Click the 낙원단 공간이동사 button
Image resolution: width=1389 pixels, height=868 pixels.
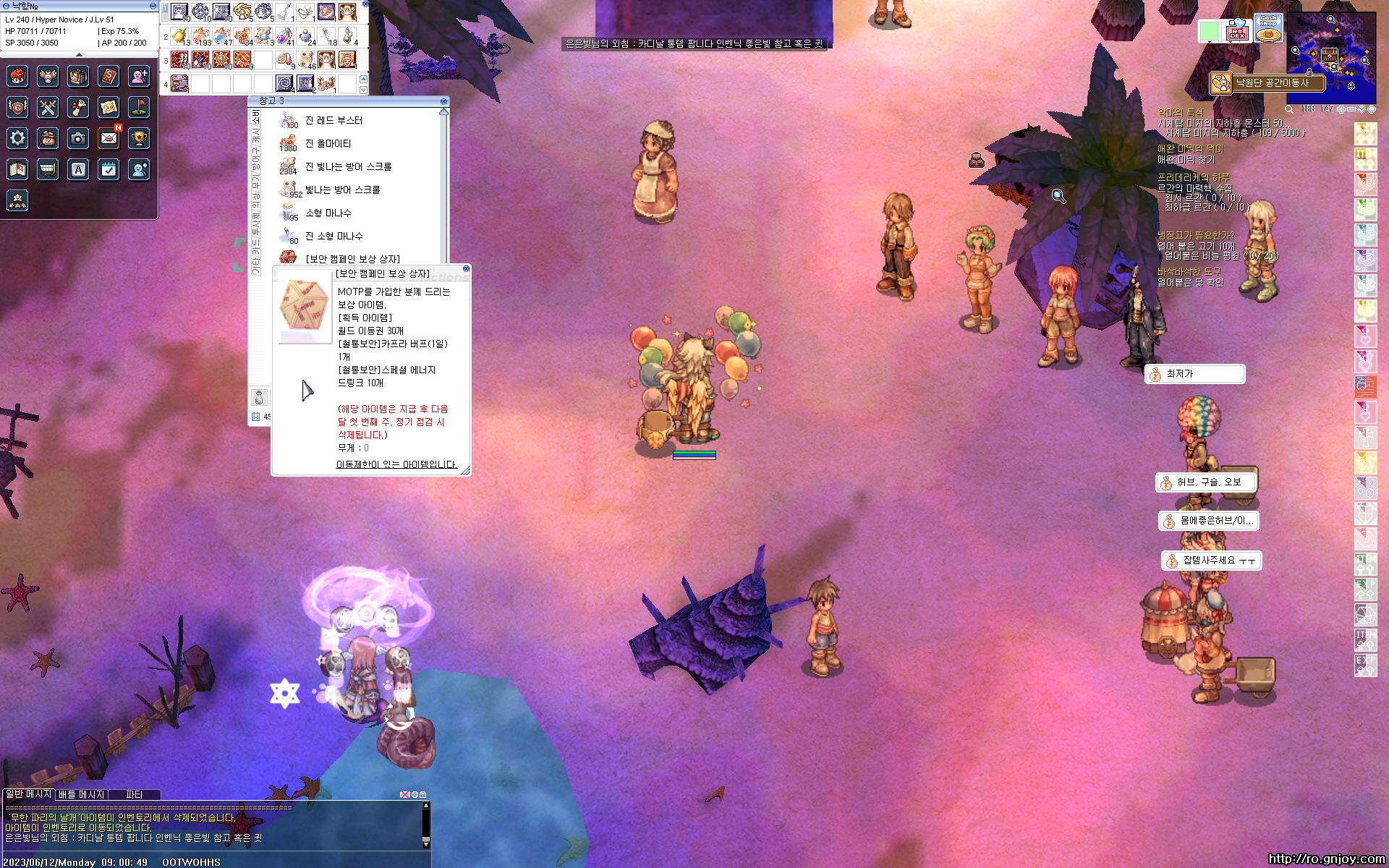tap(1267, 83)
